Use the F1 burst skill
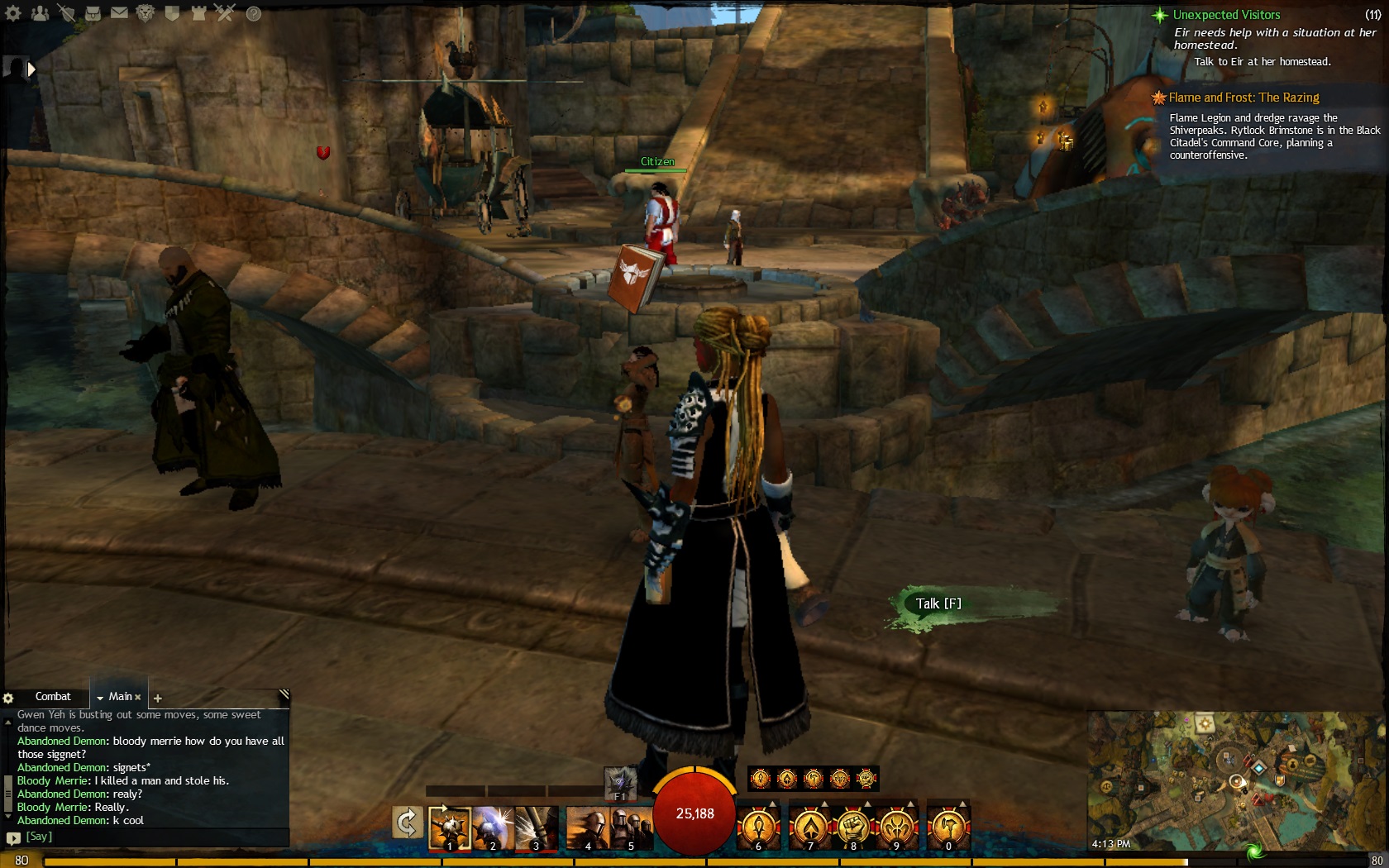Image resolution: width=1389 pixels, height=868 pixels. (620, 783)
